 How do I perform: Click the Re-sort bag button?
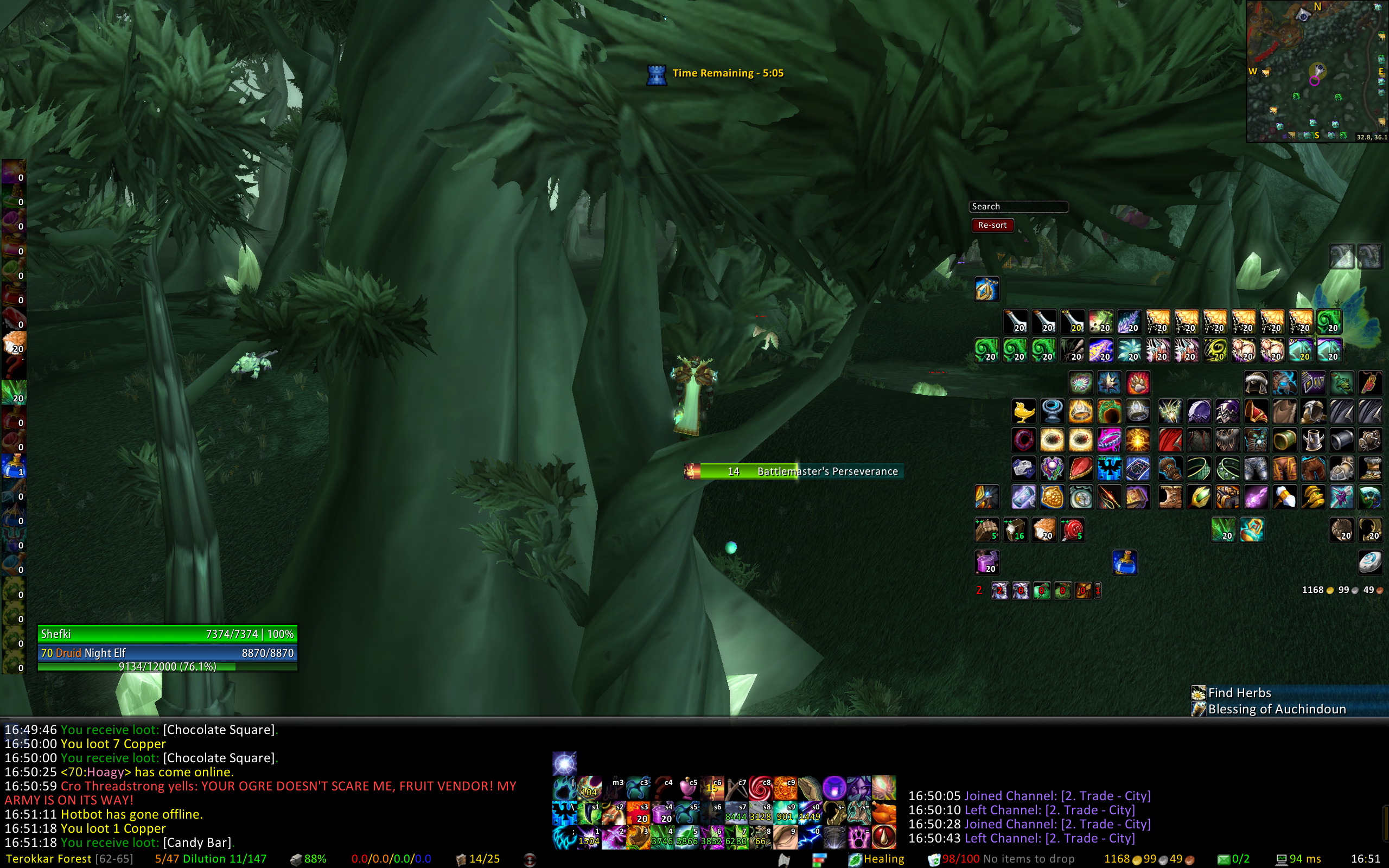[x=992, y=225]
